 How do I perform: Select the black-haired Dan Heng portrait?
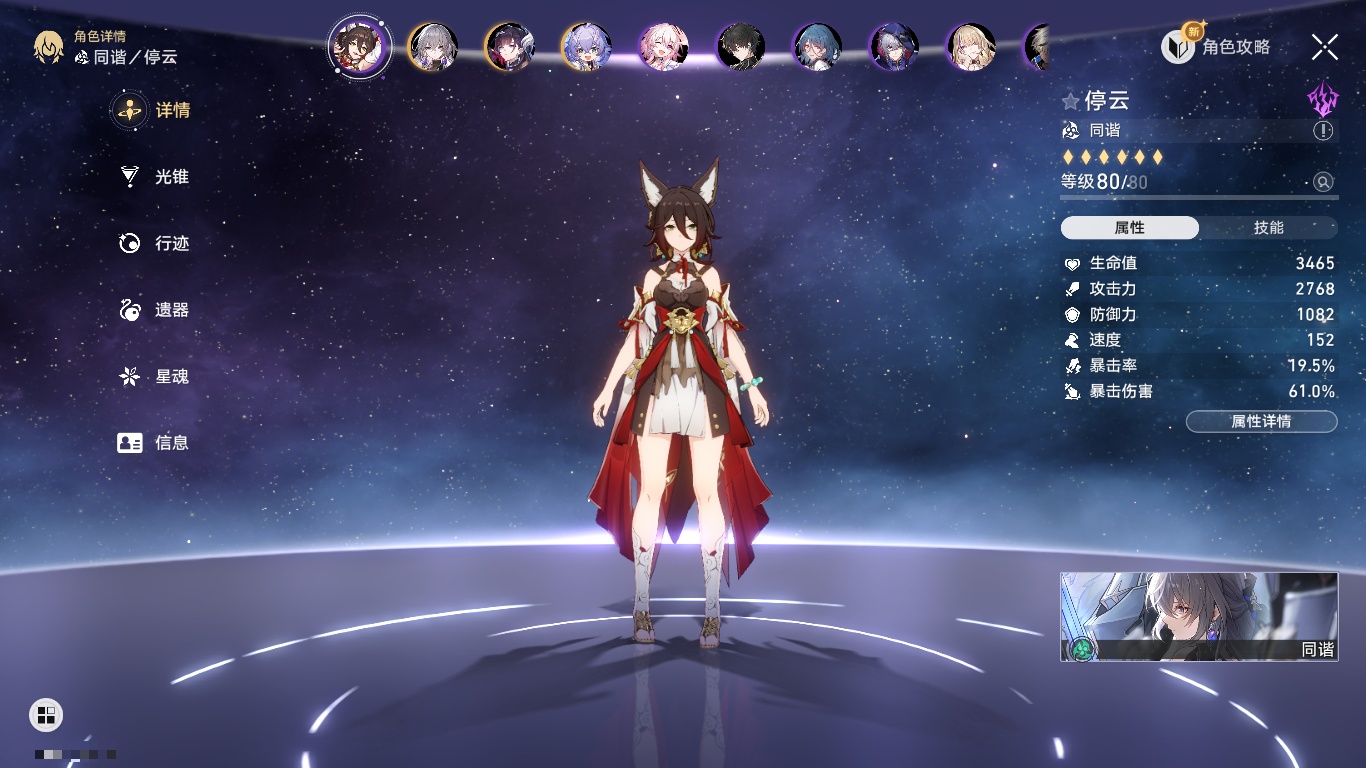pyautogui.click(x=741, y=47)
